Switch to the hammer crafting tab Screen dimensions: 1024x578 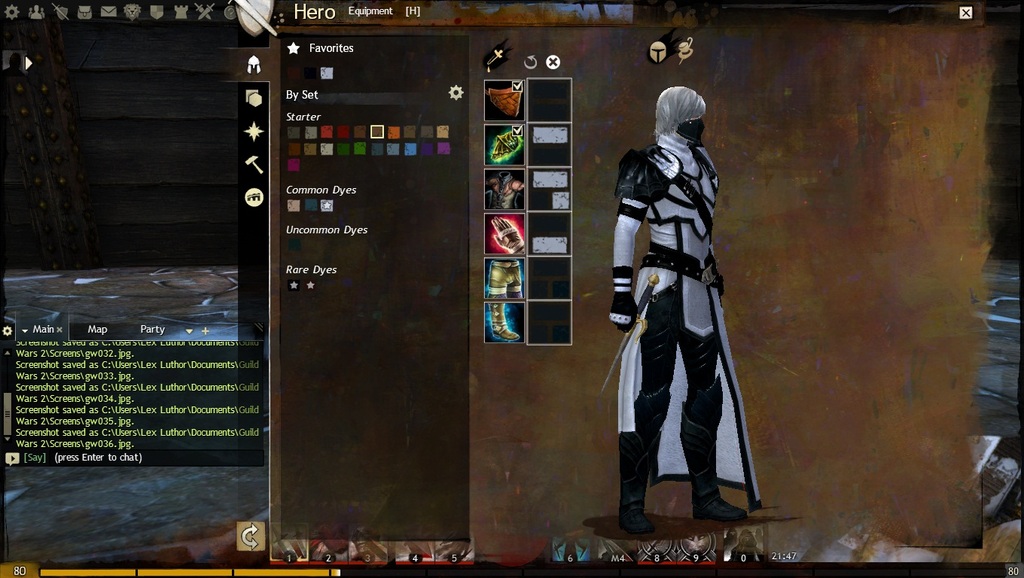[254, 164]
